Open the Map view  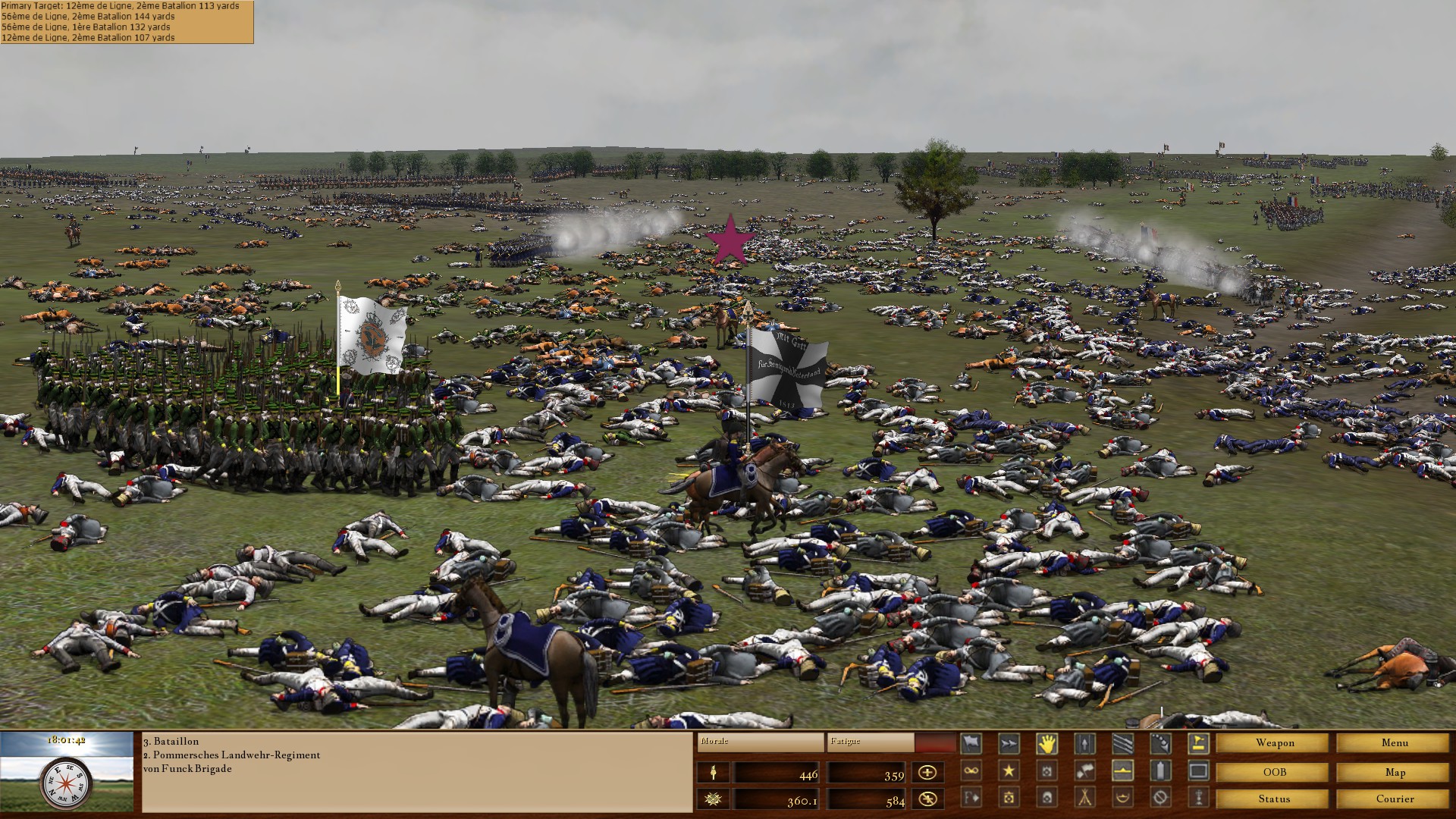(1394, 773)
